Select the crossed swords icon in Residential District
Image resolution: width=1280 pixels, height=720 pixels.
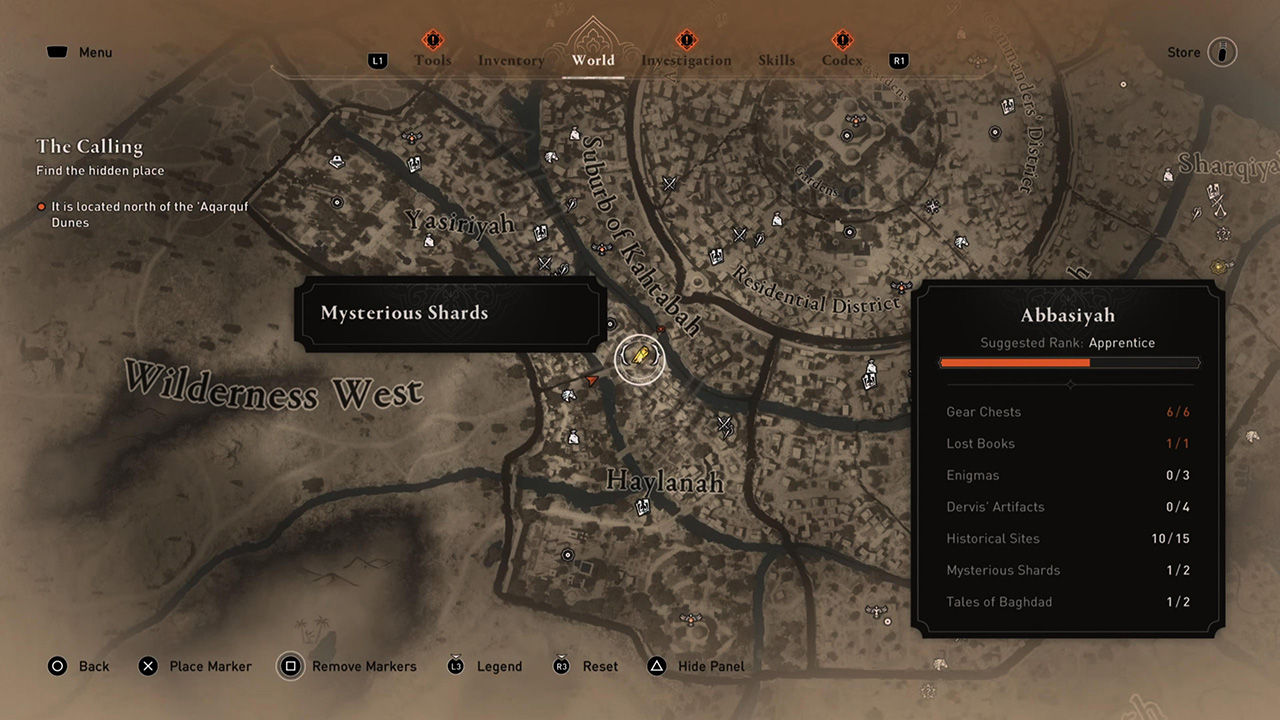click(738, 235)
